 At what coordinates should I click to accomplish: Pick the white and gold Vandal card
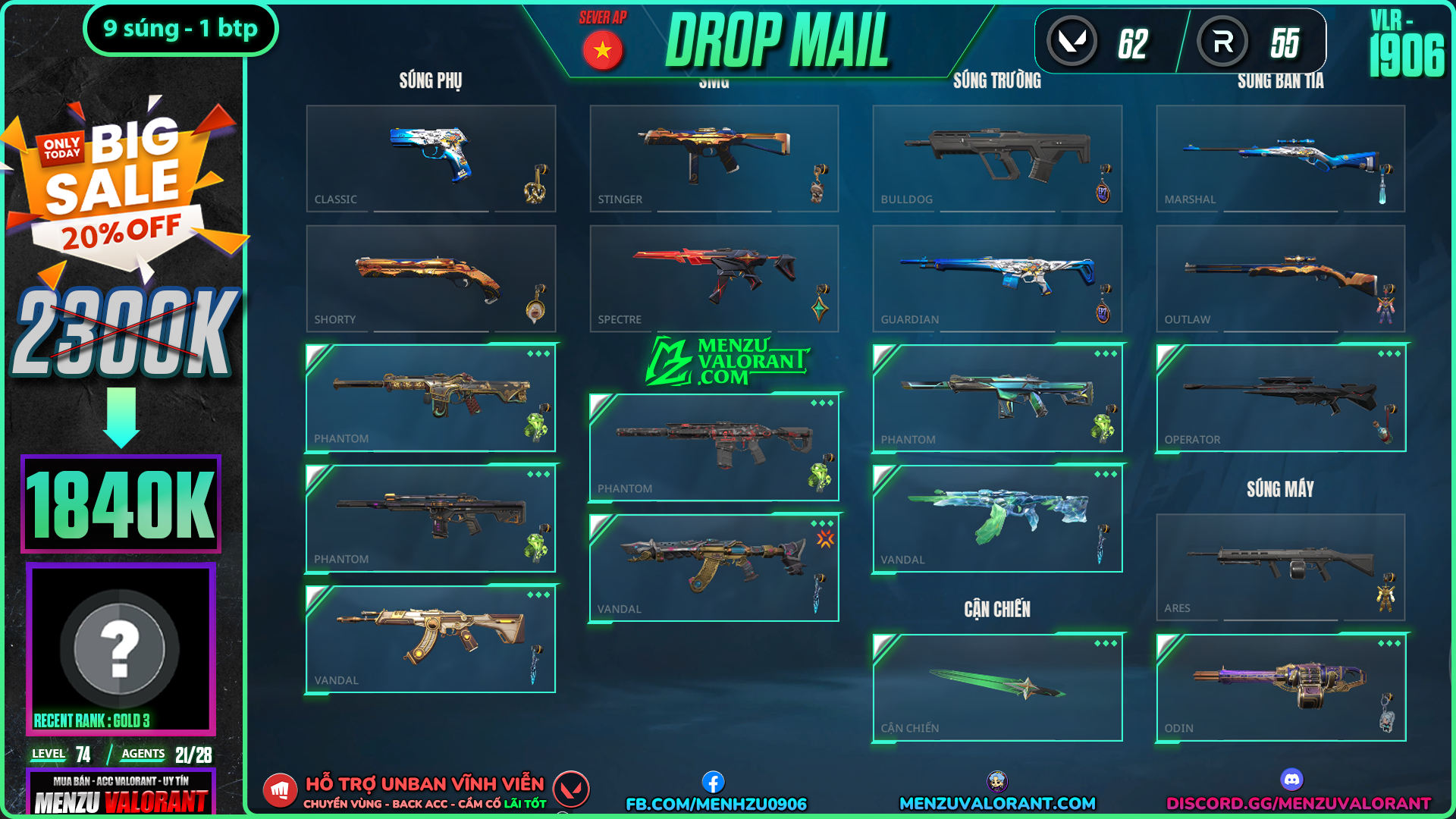coord(431,639)
